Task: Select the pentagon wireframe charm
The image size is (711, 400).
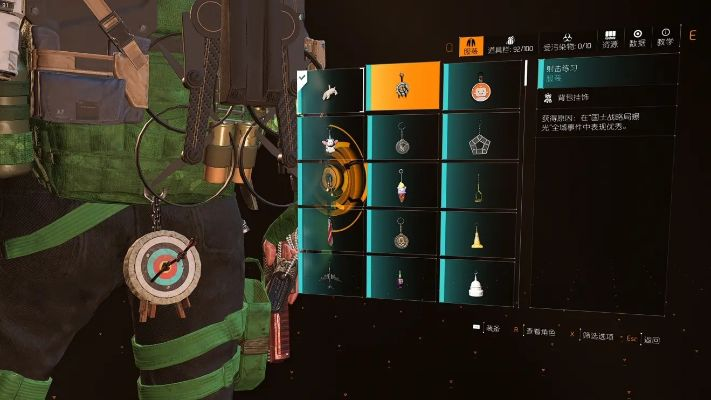Action: 478,140
